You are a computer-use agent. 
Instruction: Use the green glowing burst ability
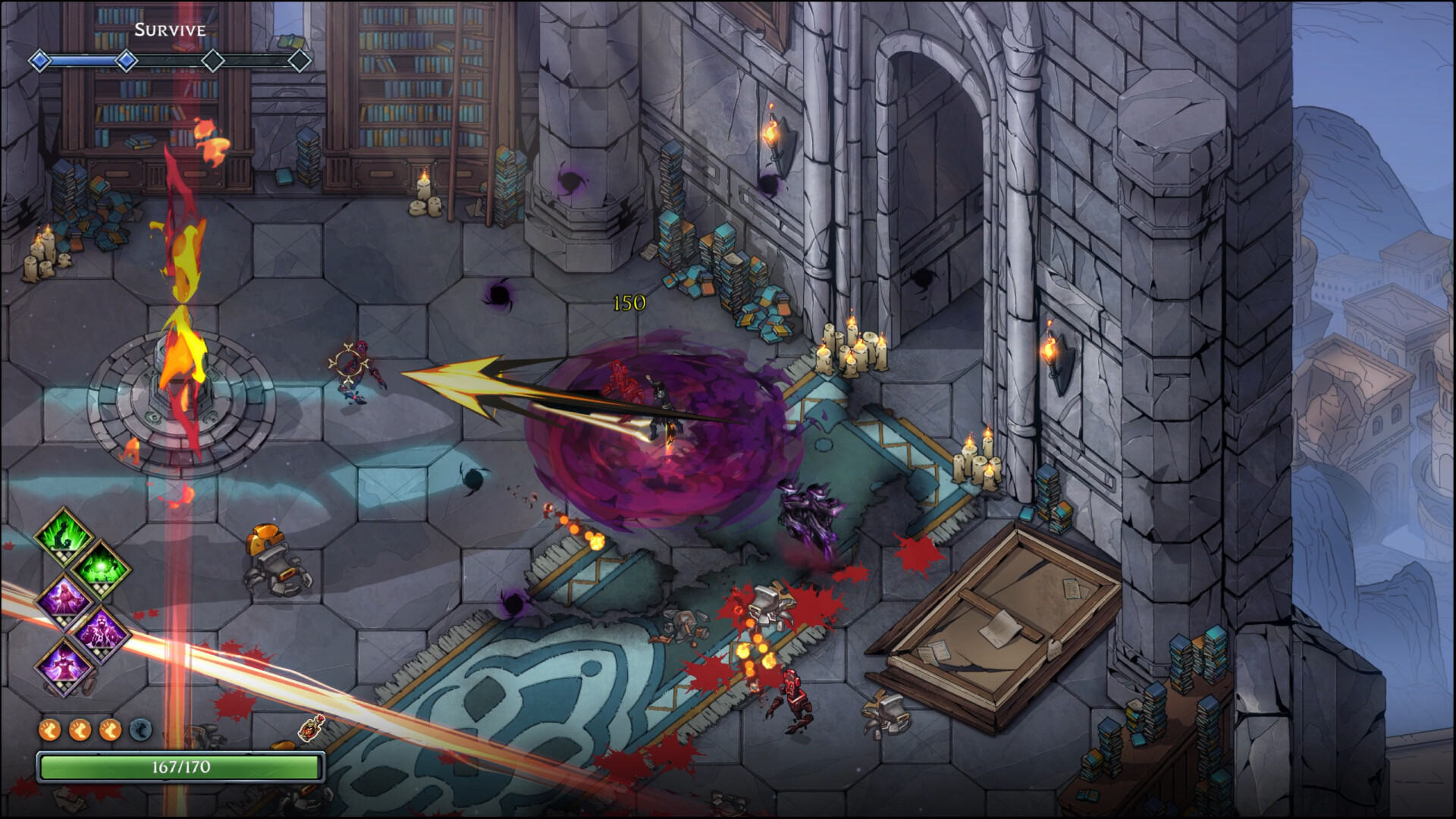coord(101,569)
